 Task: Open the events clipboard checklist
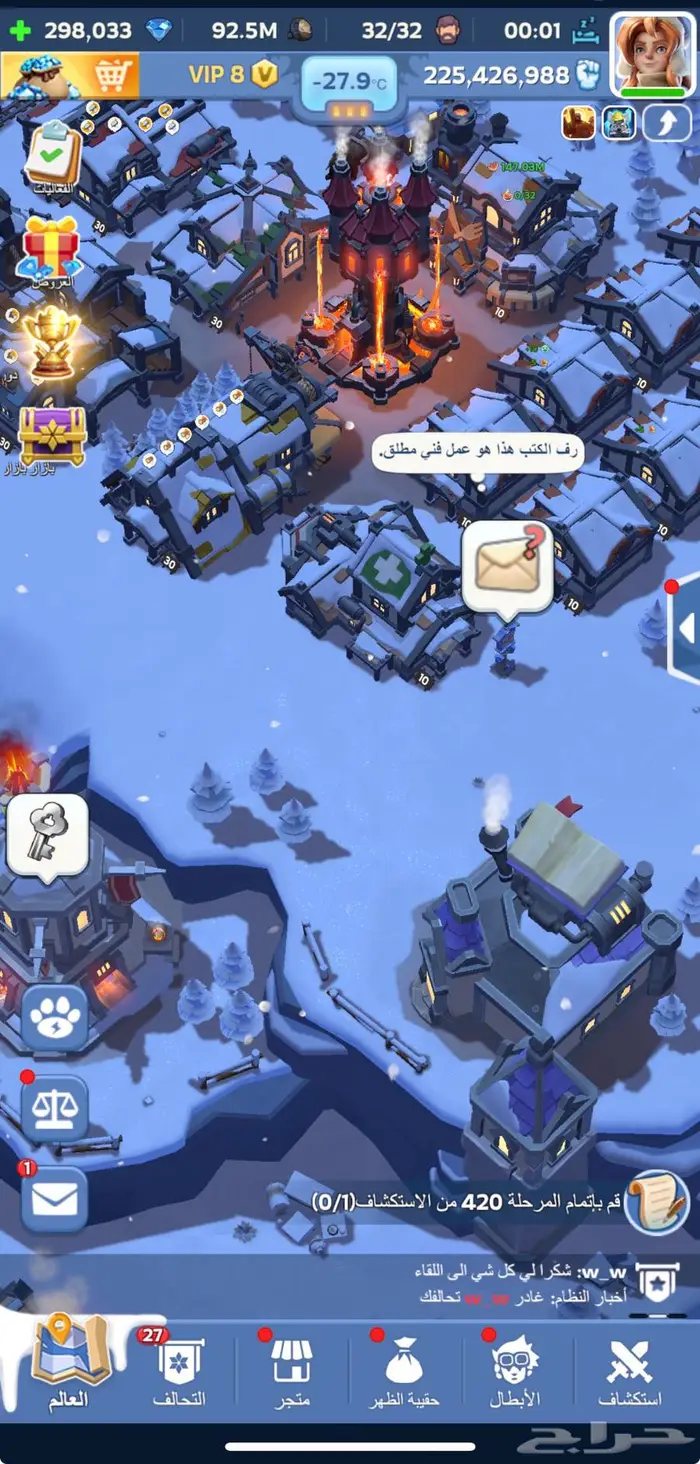[52, 152]
